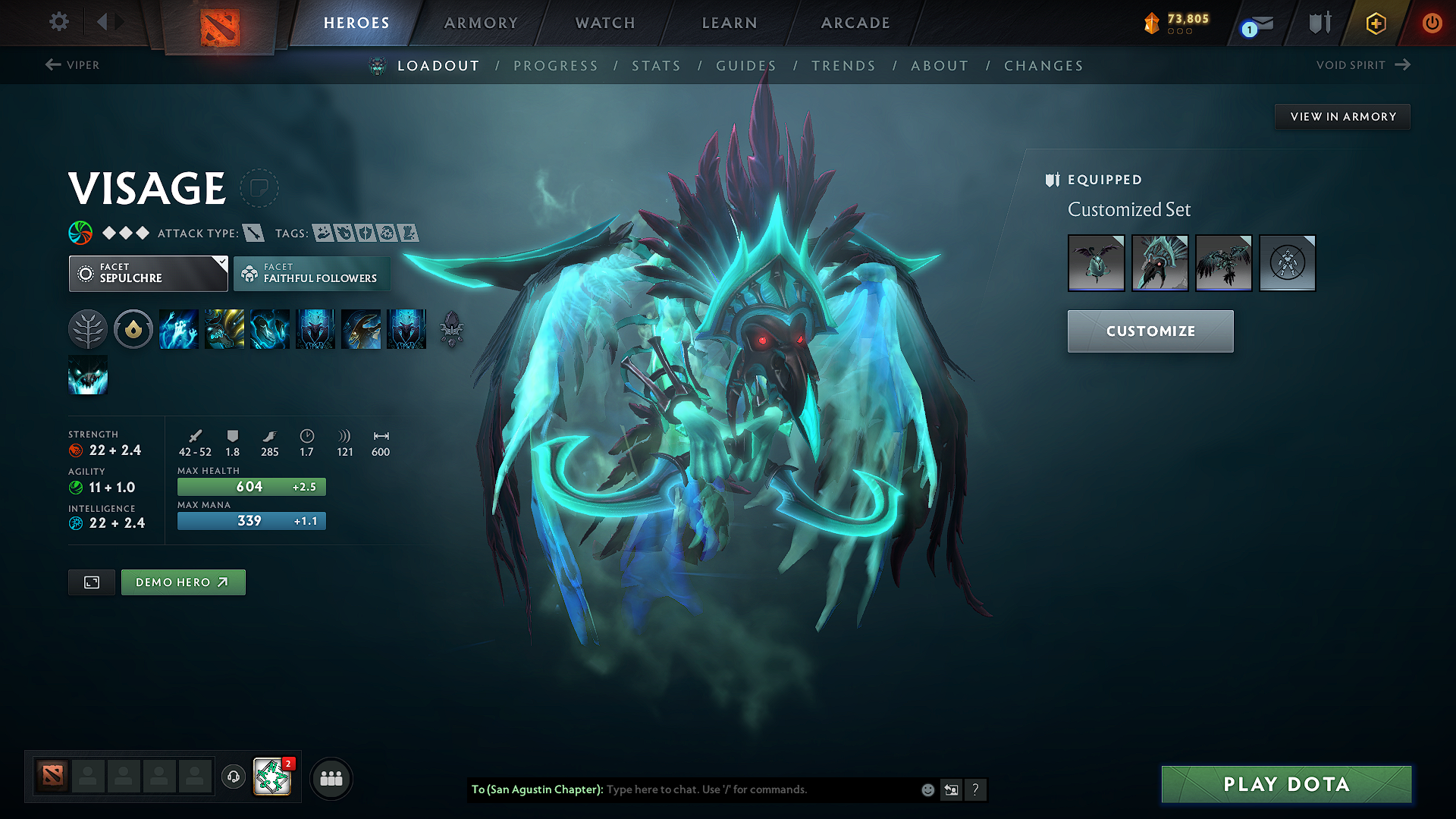Viewport: 1456px width, 819px height.
Task: Open the equipped familiar wings thumbnail
Action: 1096,263
